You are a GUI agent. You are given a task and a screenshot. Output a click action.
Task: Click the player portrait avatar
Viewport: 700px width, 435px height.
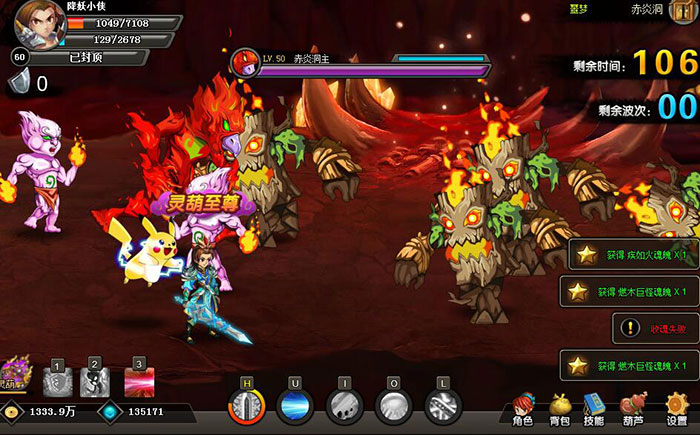(x=35, y=22)
